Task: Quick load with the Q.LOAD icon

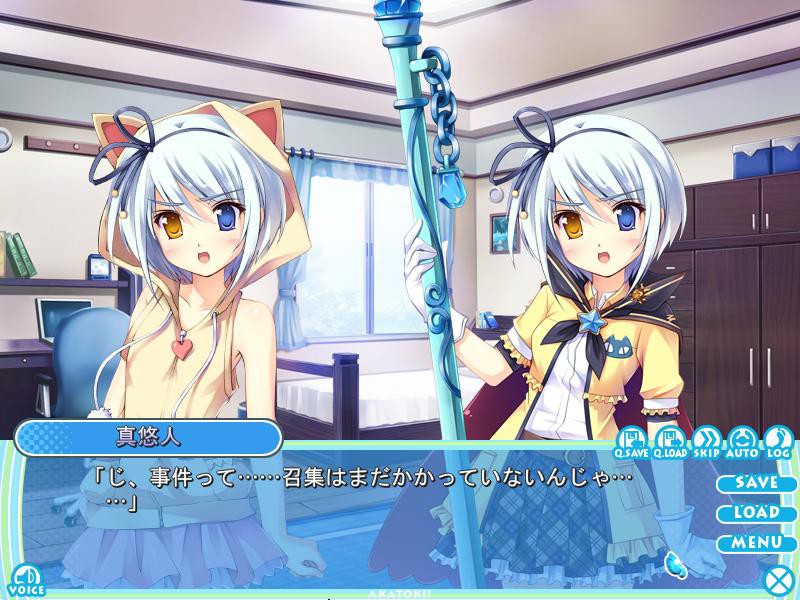Action: tap(670, 441)
